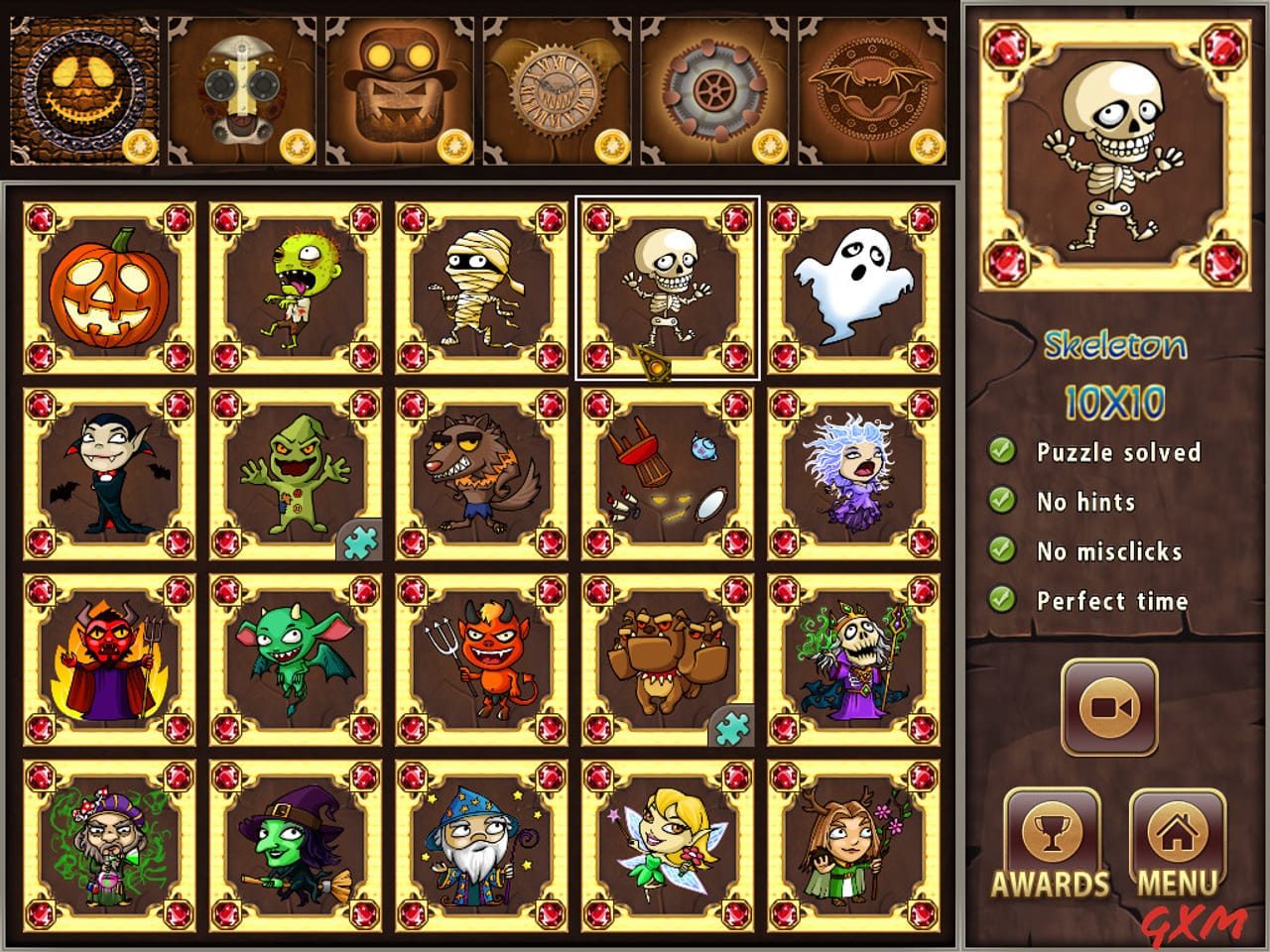Click the checkmark next to Puzzle solved

pos(1000,452)
